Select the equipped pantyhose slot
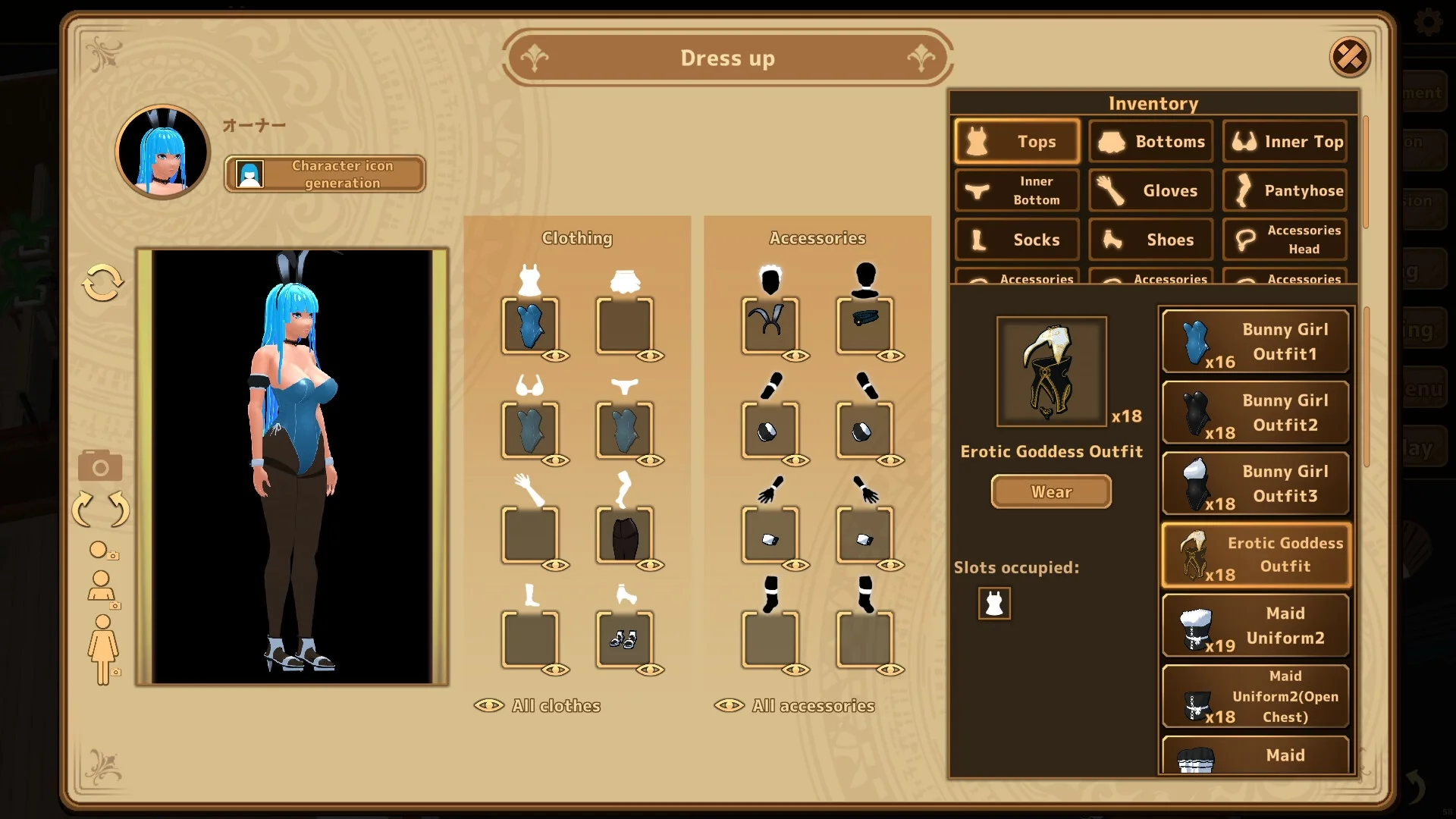The height and width of the screenshot is (819, 1456). click(x=624, y=535)
